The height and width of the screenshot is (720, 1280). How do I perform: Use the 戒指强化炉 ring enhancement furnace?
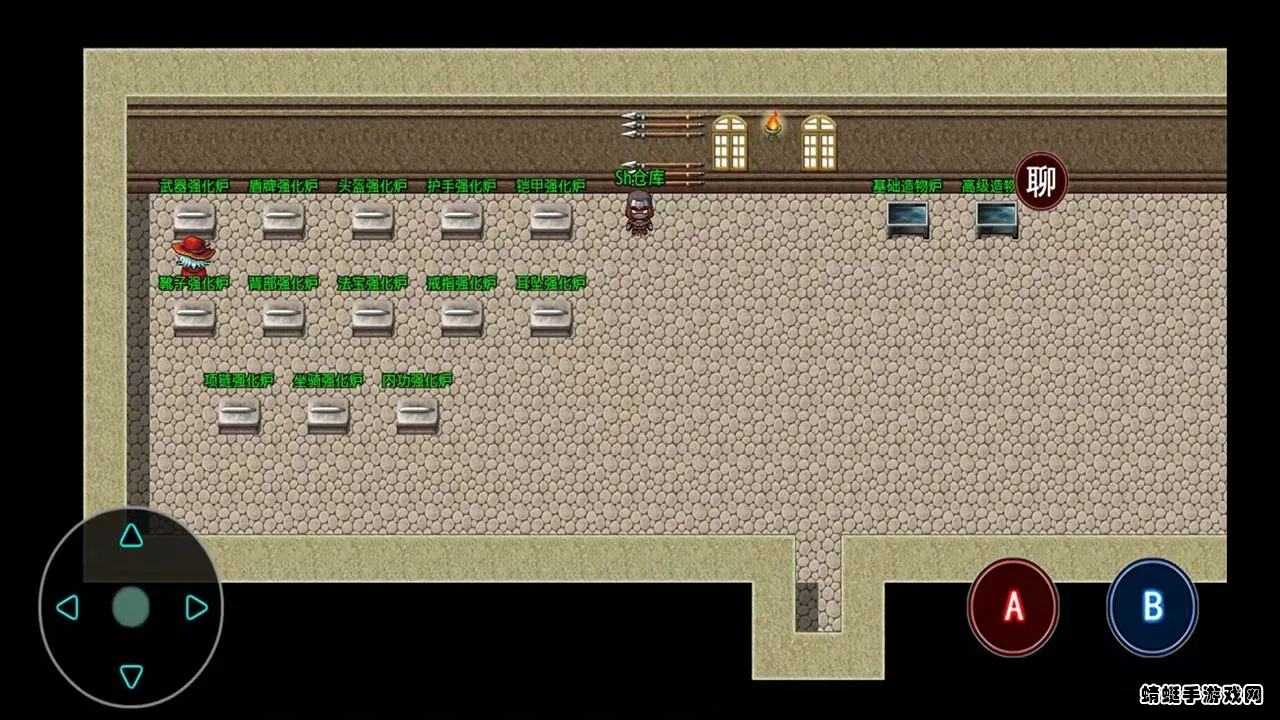pyautogui.click(x=459, y=318)
